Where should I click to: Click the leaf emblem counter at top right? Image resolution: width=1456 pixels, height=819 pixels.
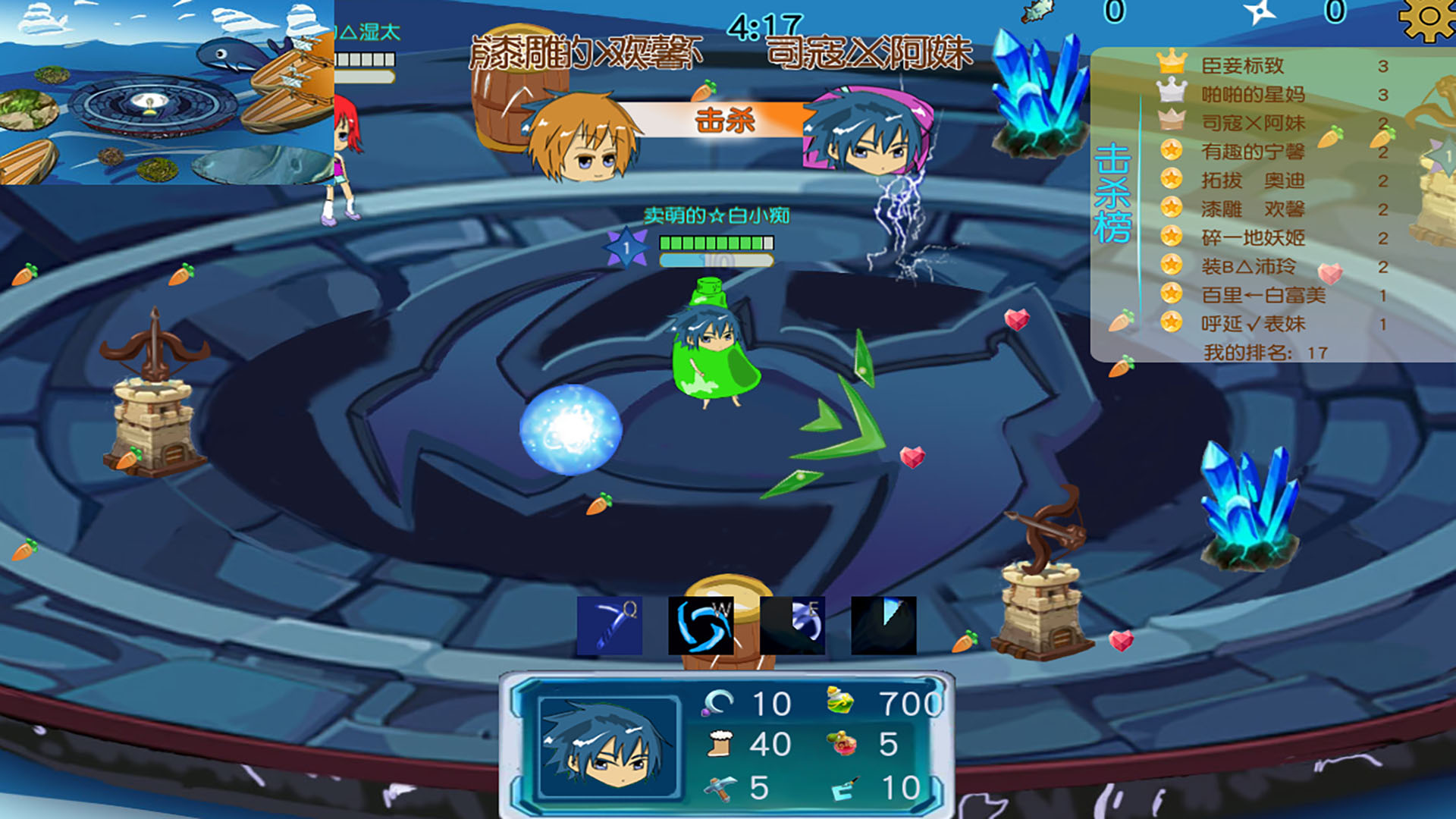click(x=1037, y=10)
